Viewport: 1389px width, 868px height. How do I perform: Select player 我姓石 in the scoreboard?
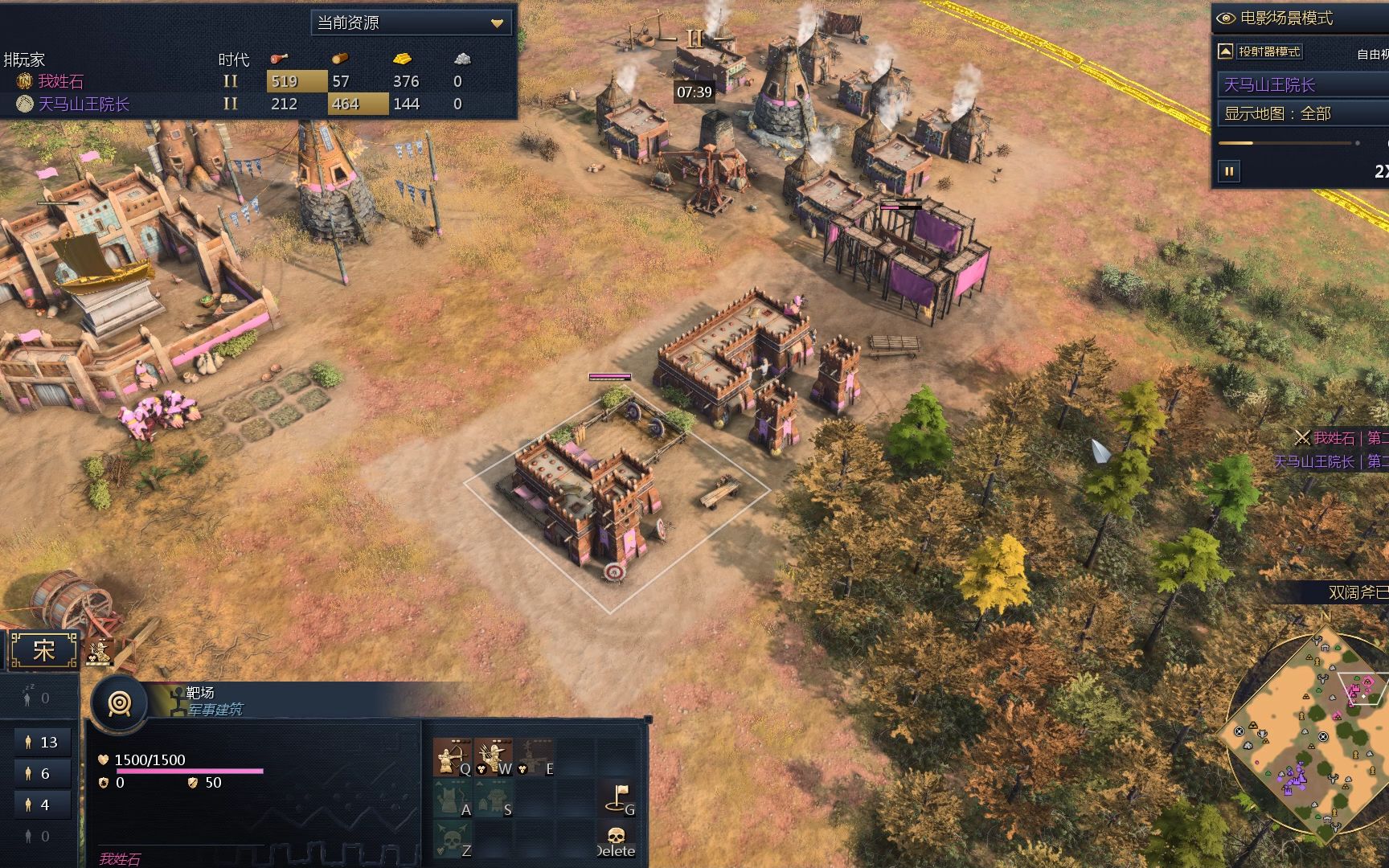[60, 81]
